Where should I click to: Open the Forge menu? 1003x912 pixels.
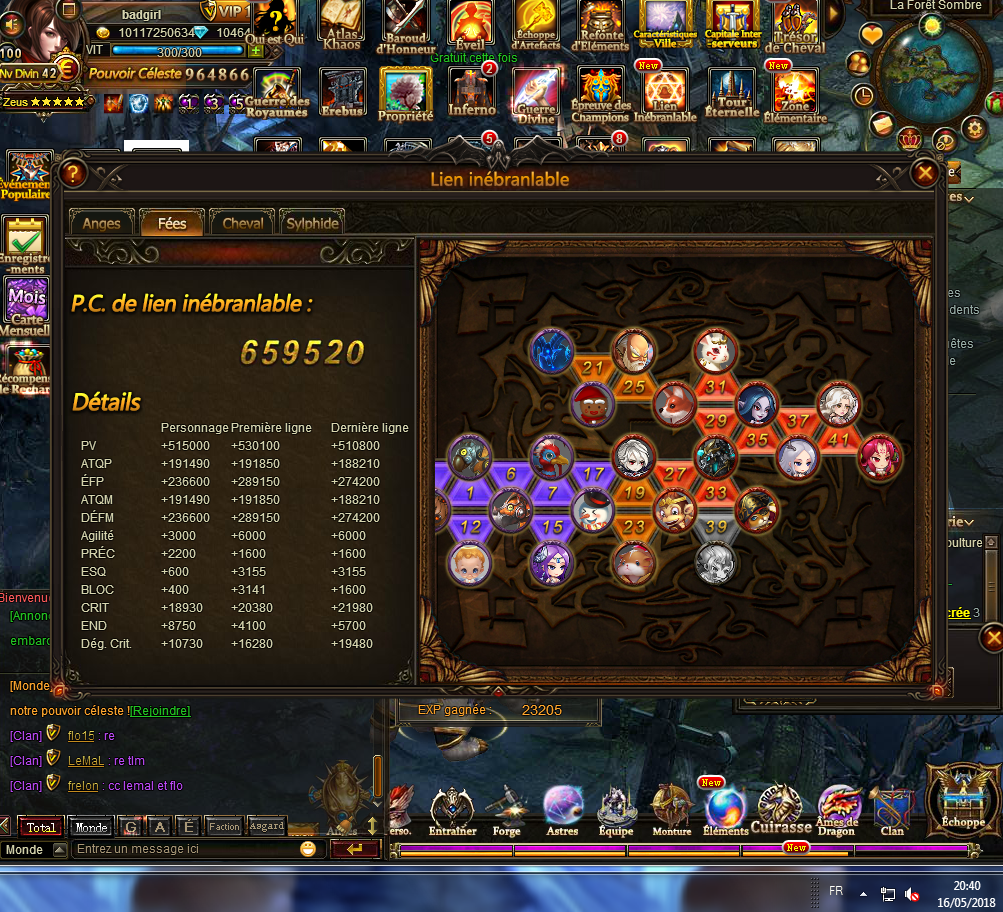[506, 809]
